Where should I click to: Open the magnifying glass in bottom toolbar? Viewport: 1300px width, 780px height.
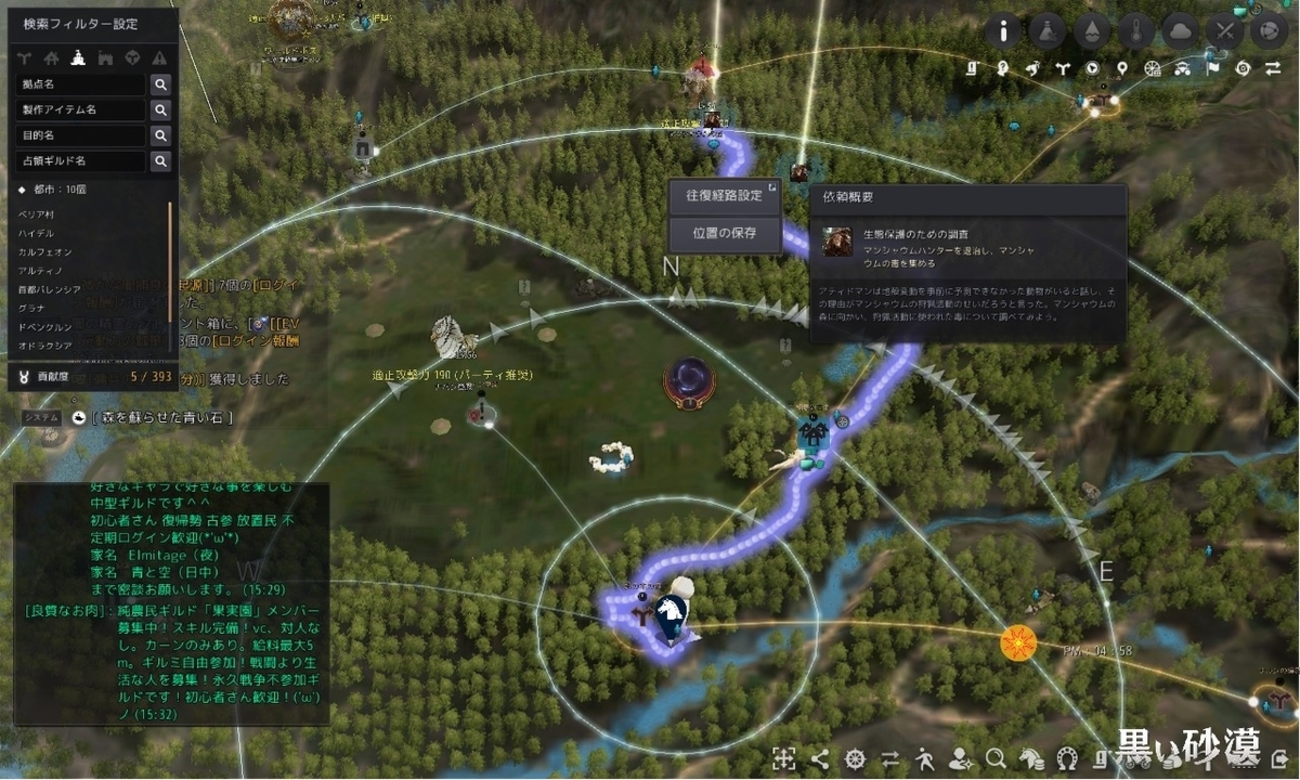(995, 757)
